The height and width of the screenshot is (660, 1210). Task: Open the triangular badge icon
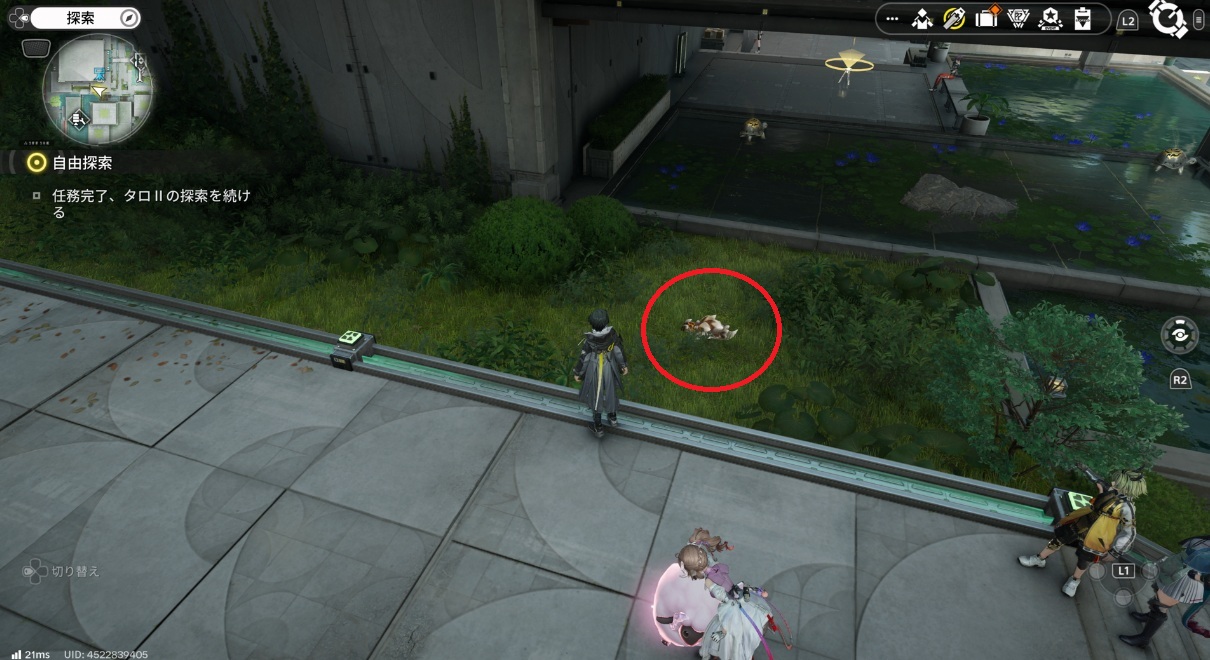pos(1019,19)
